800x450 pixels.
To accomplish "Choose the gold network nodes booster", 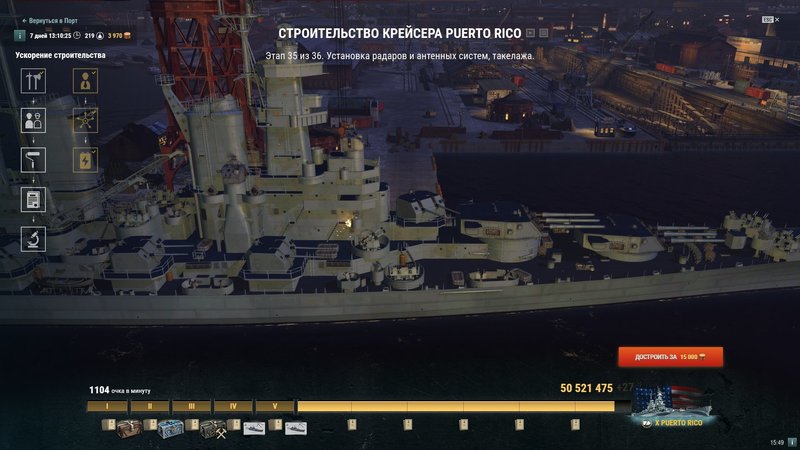I will click(x=86, y=121).
